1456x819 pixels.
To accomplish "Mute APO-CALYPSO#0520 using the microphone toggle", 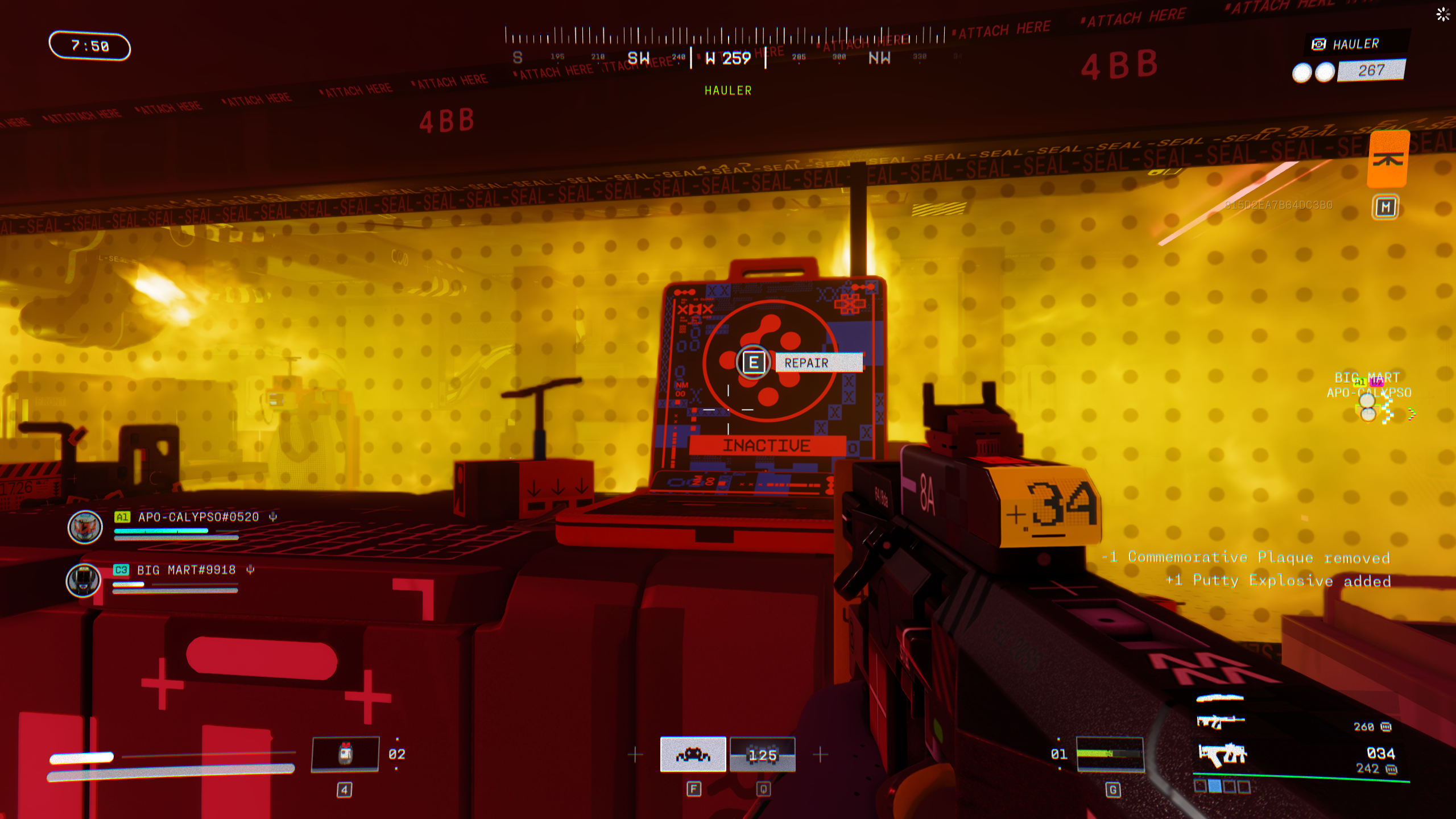I will [274, 517].
